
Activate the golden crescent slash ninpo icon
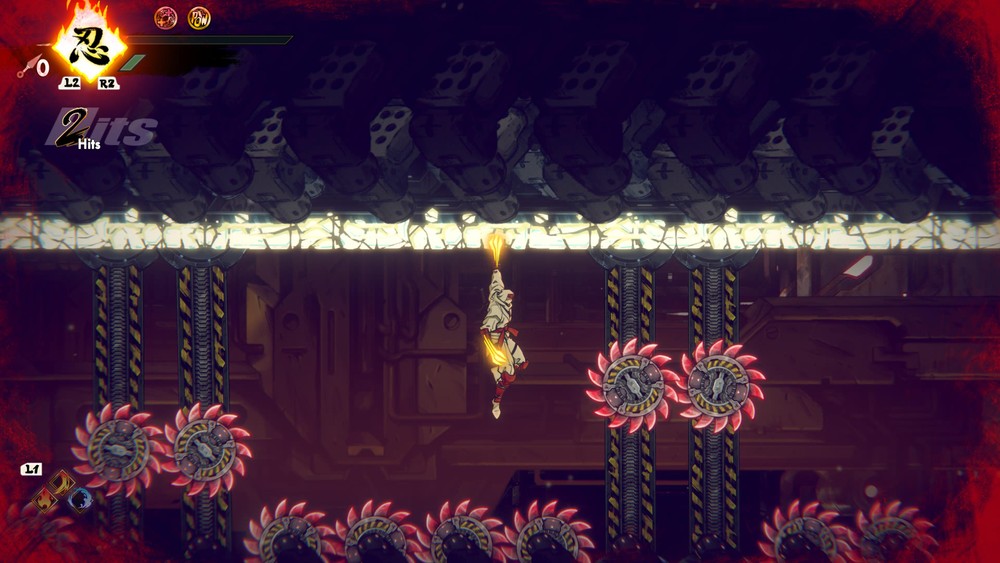(x=62, y=481)
